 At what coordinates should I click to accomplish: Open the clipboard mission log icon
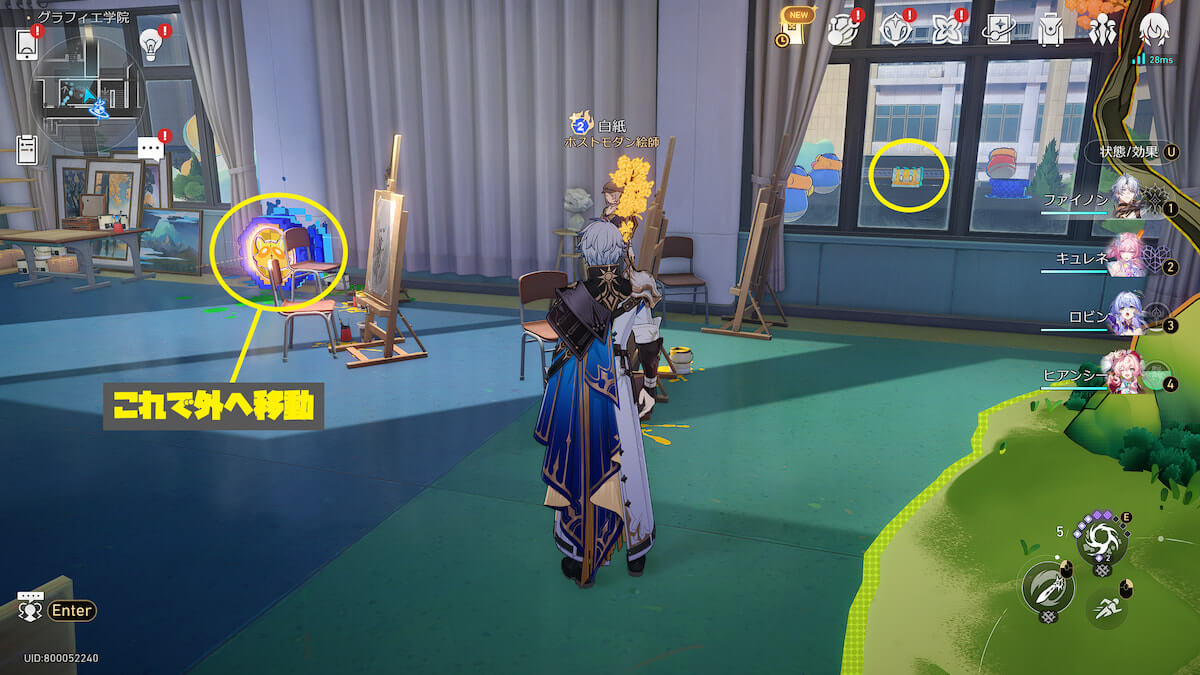pos(27,149)
